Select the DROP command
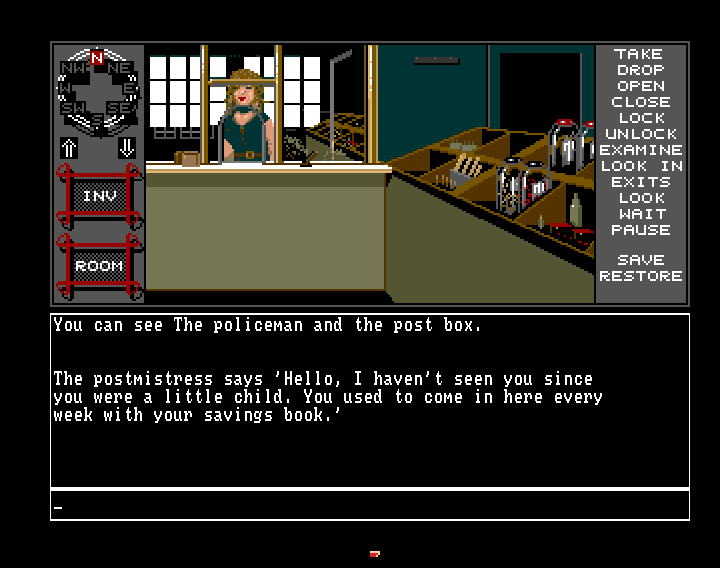 640,70
